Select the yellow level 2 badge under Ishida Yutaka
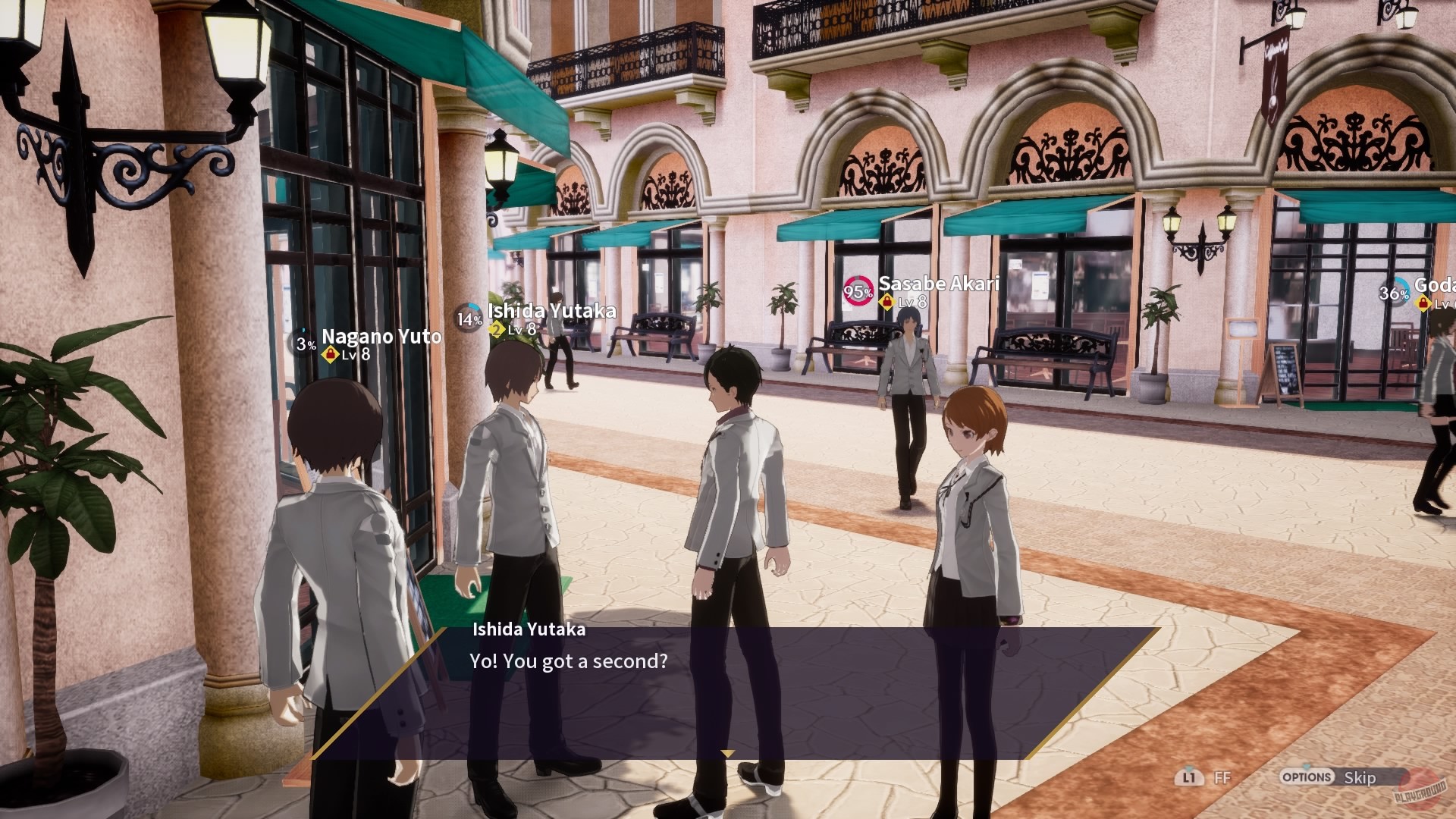 (x=497, y=331)
